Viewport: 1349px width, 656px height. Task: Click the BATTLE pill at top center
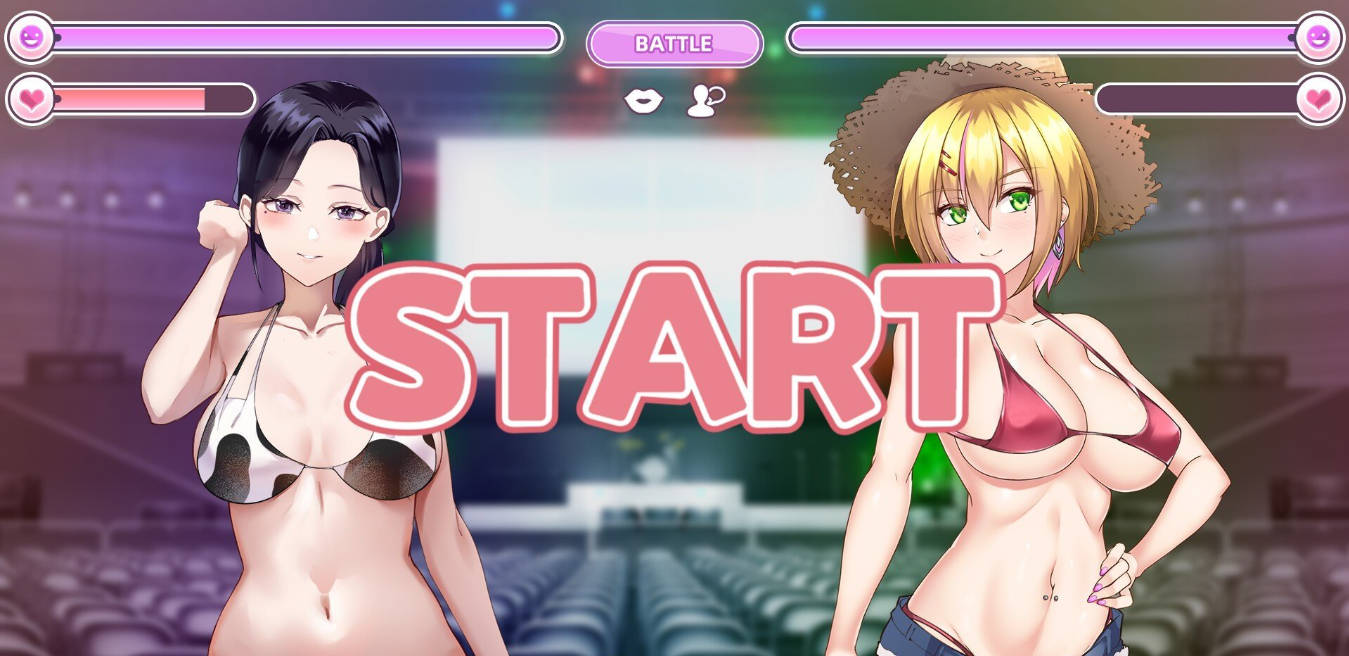click(674, 44)
